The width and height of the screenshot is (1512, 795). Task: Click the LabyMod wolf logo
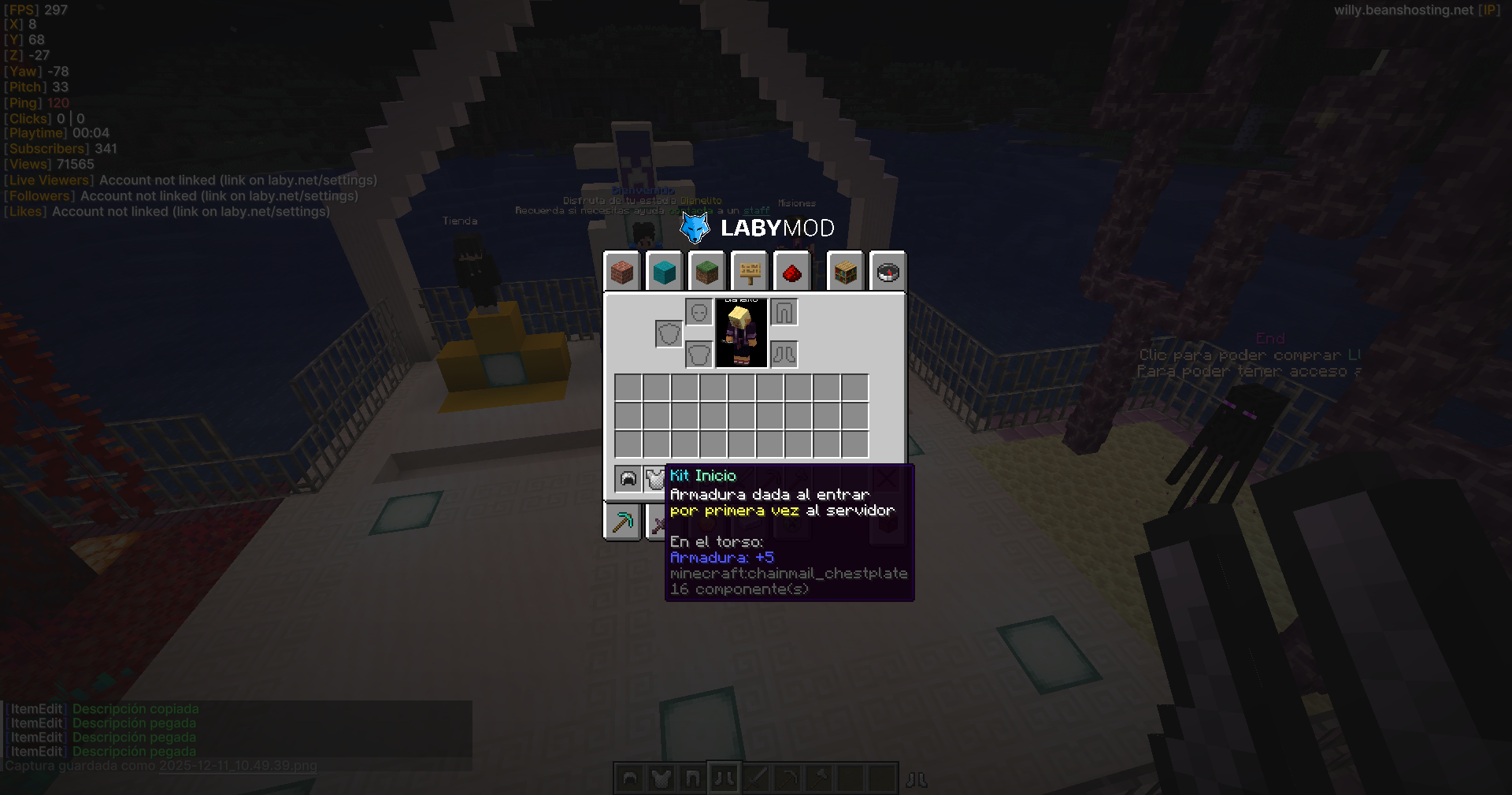(x=696, y=227)
